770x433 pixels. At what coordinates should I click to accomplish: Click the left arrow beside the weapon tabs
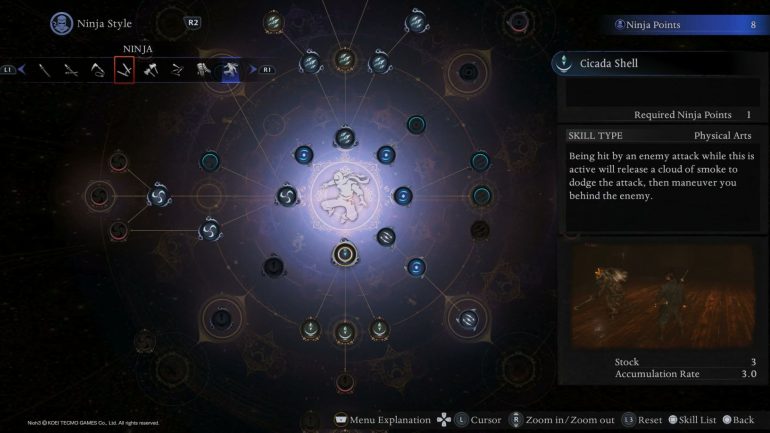click(21, 70)
